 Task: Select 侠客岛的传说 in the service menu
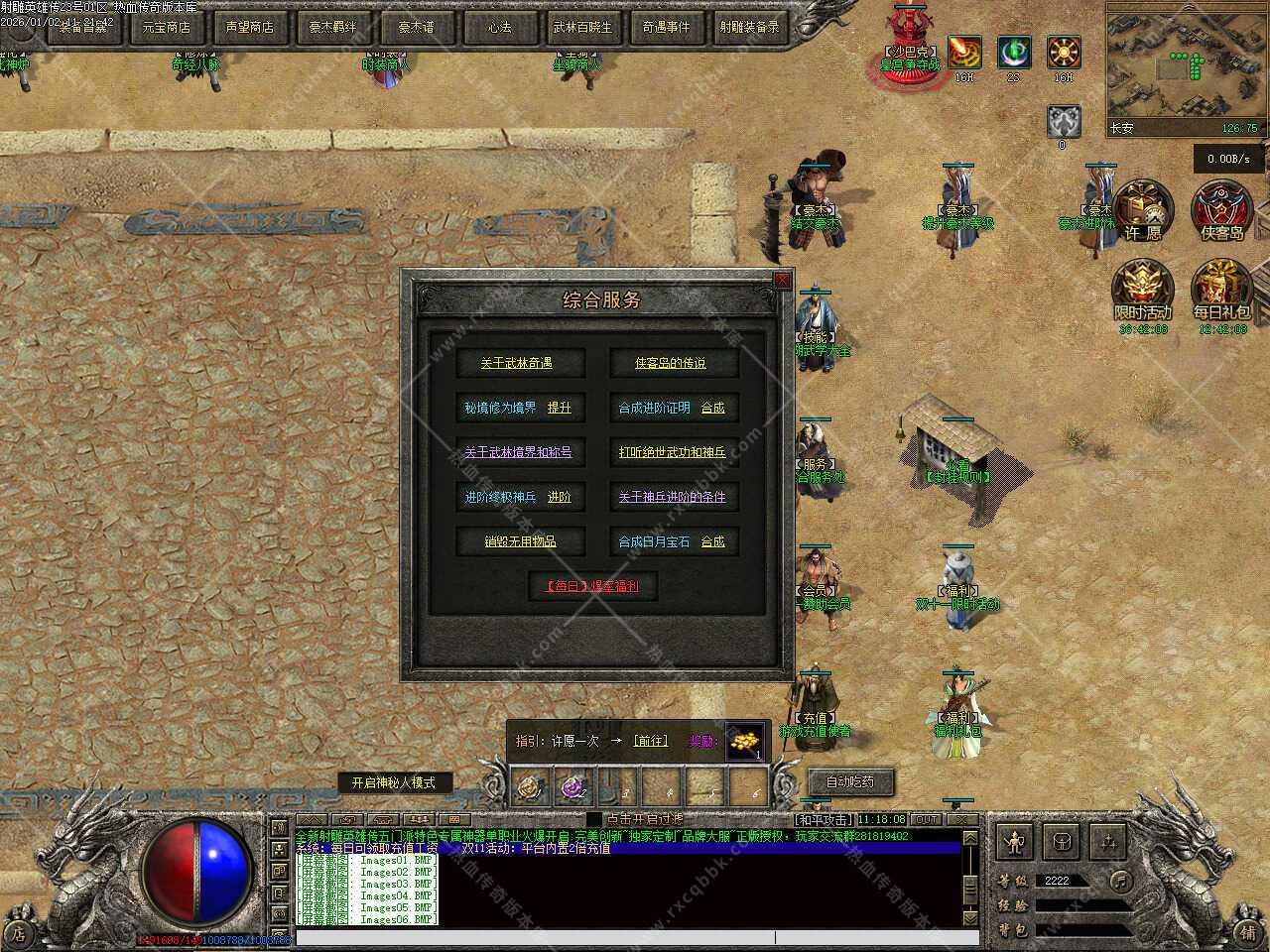coord(671,363)
